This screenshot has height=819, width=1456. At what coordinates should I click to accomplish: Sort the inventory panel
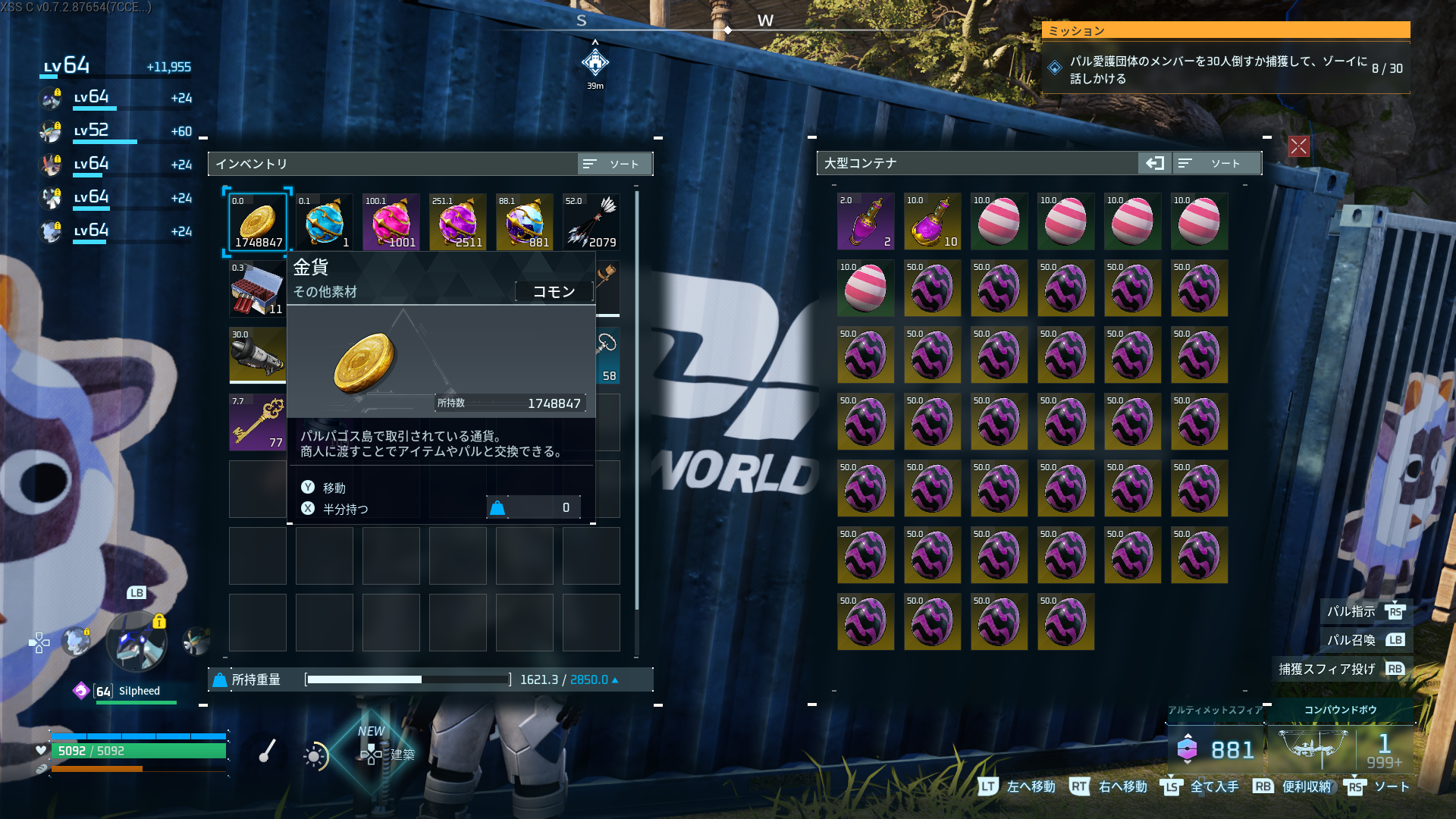[x=613, y=164]
